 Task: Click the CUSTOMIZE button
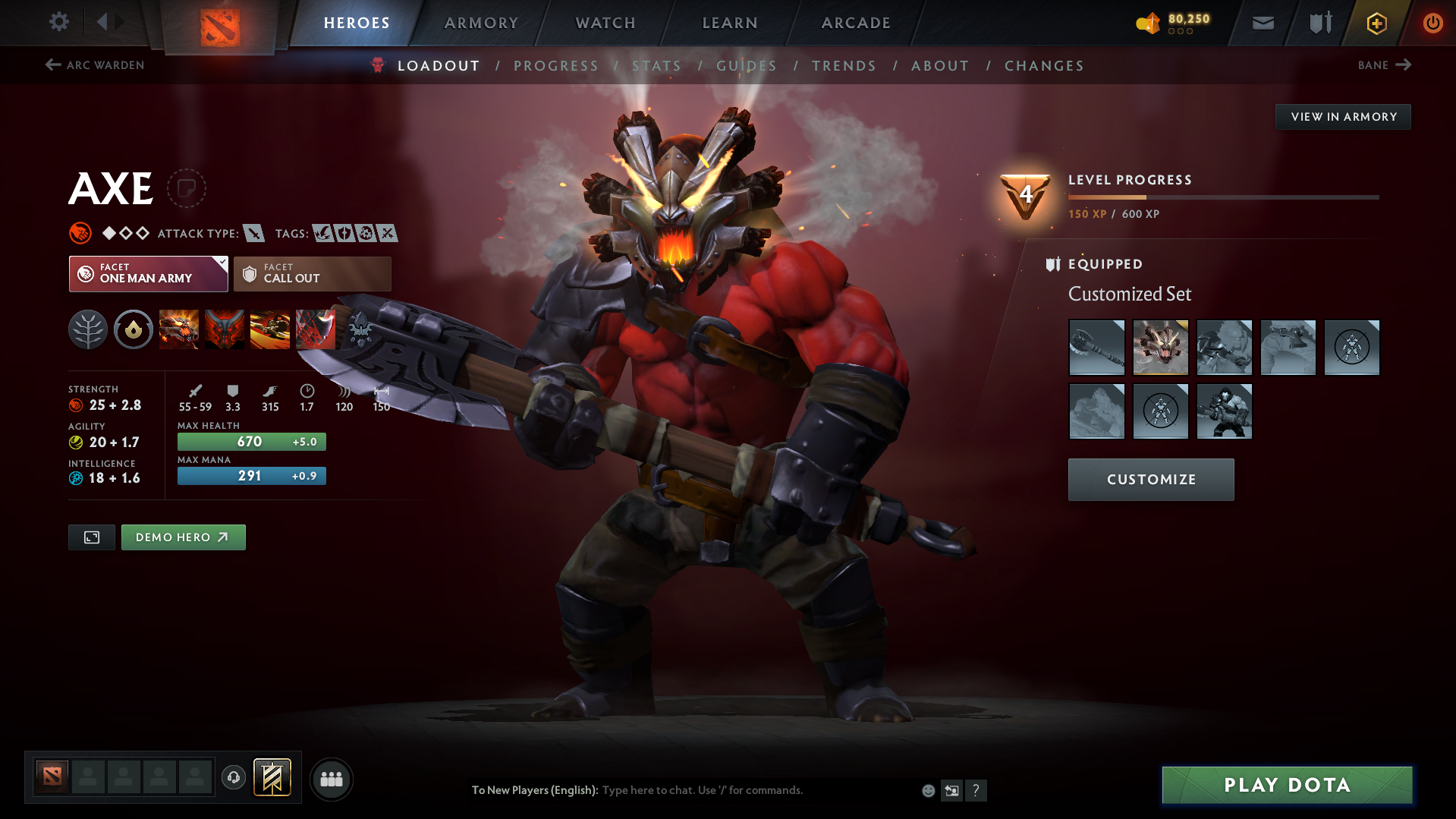click(1150, 479)
